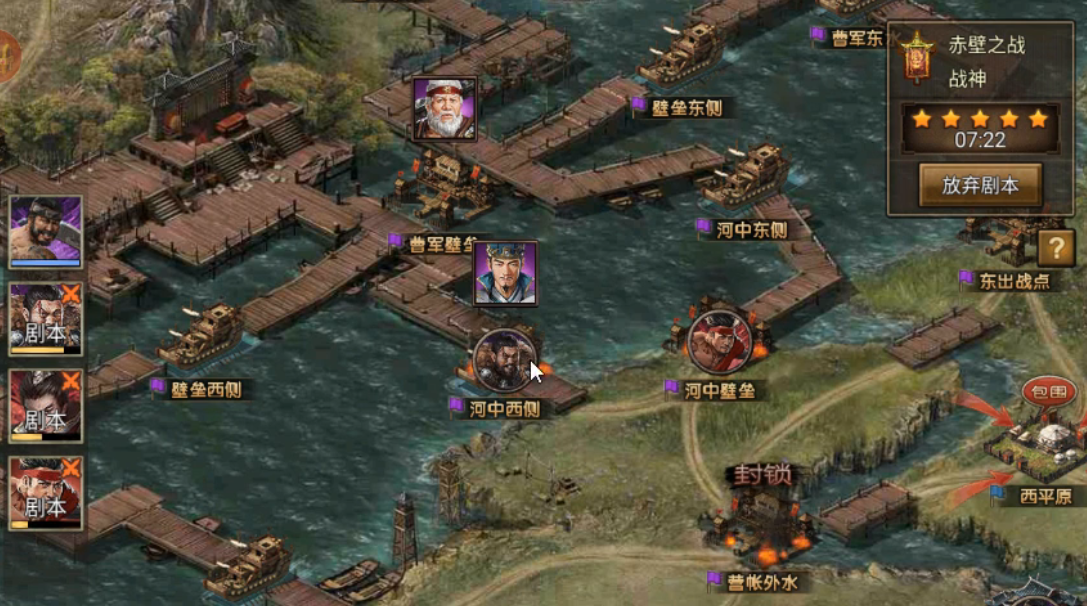Select the white-bearded elder general portrait
The image size is (1087, 606).
(445, 109)
